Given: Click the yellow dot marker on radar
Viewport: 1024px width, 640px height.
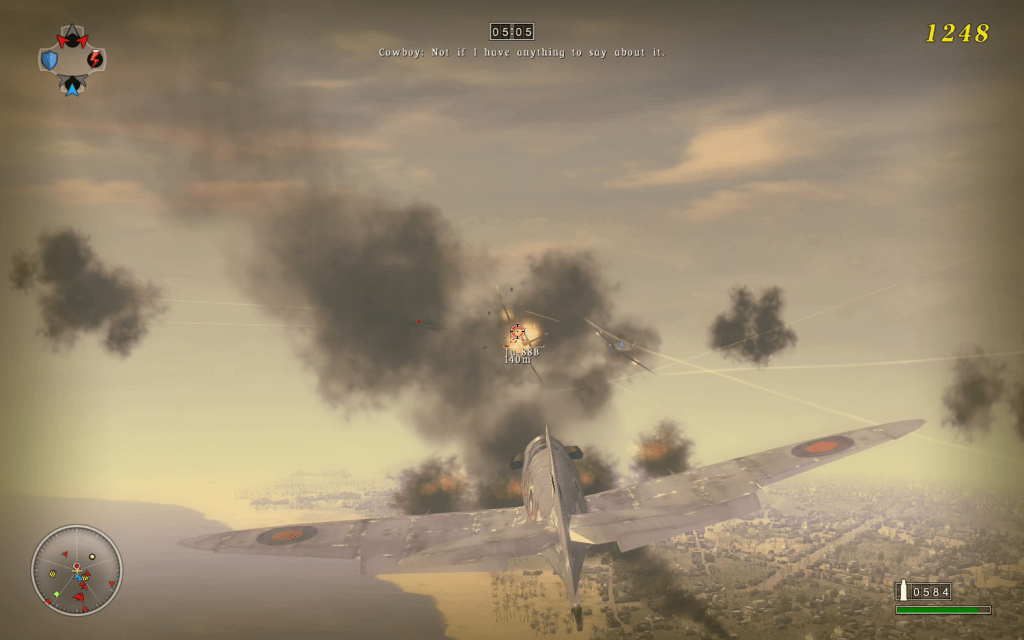Looking at the screenshot, I should click(x=92, y=556).
